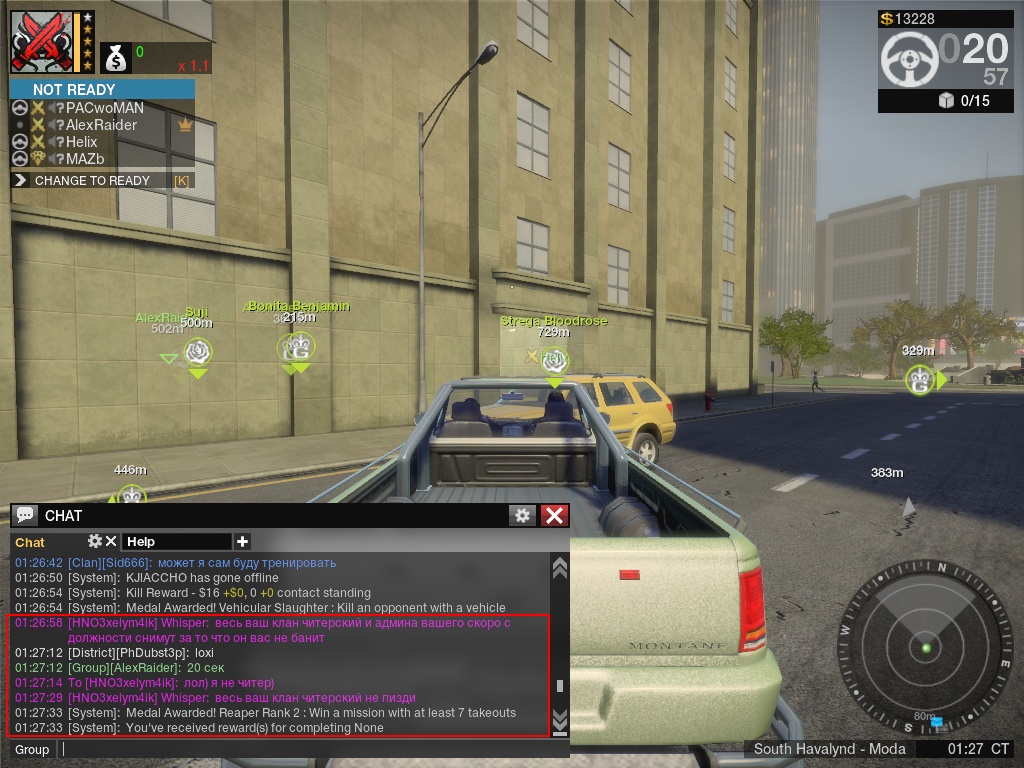Click Change To Ready

pos(92,181)
